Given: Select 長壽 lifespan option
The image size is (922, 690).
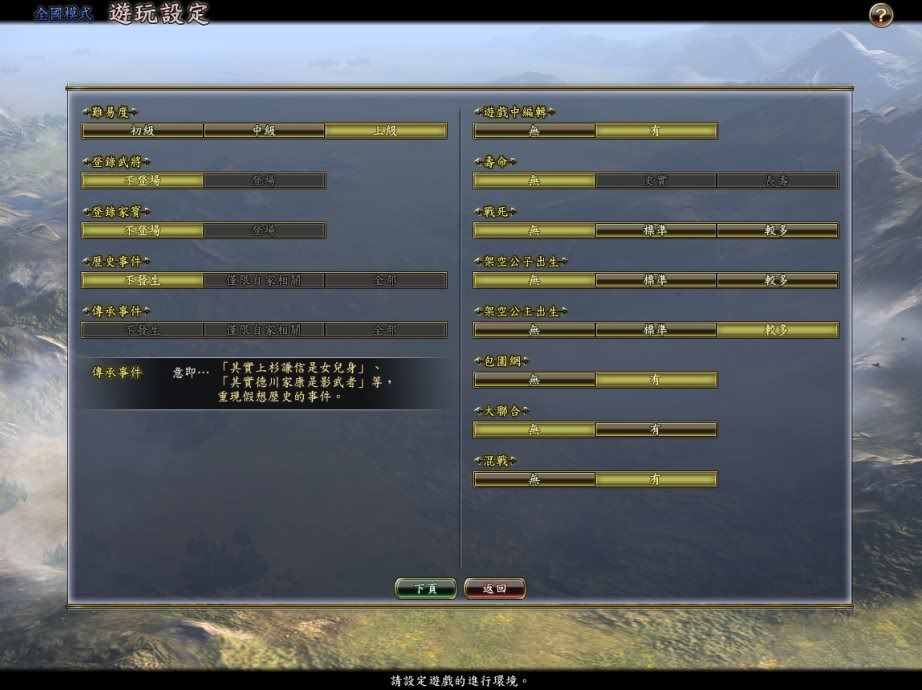Looking at the screenshot, I should [777, 180].
